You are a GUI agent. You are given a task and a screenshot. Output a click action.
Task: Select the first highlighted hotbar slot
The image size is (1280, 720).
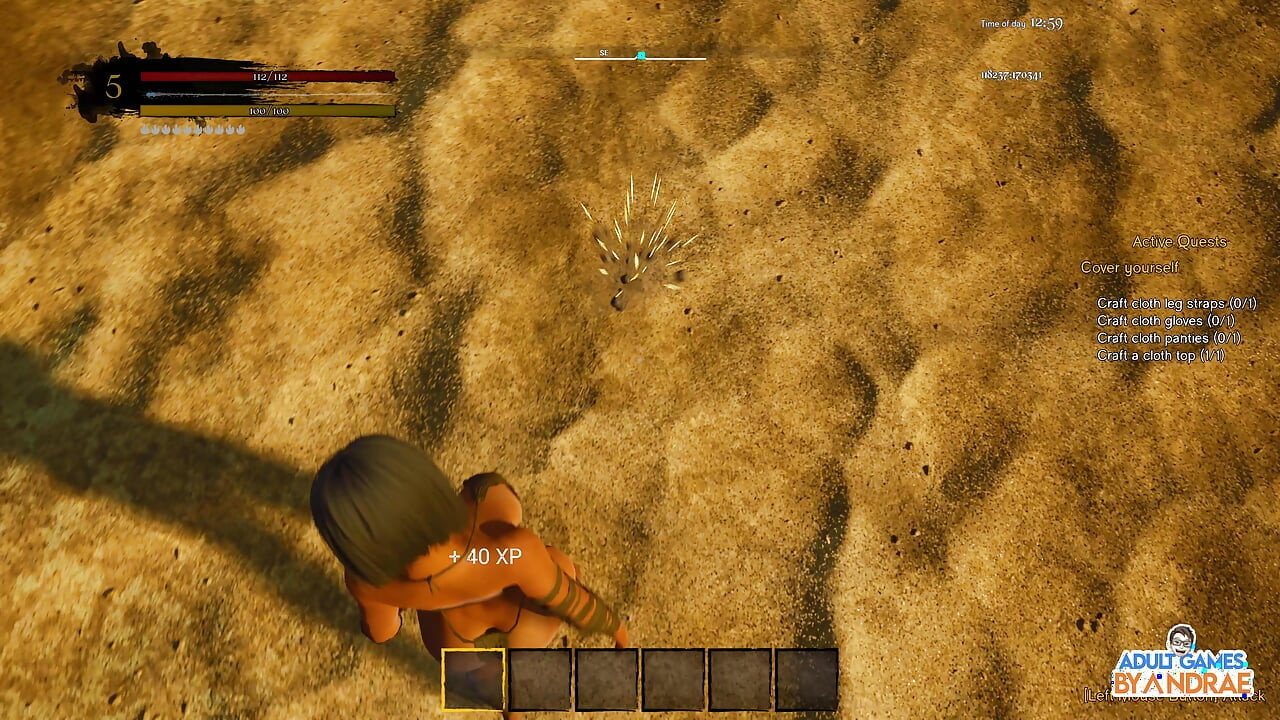(x=471, y=679)
